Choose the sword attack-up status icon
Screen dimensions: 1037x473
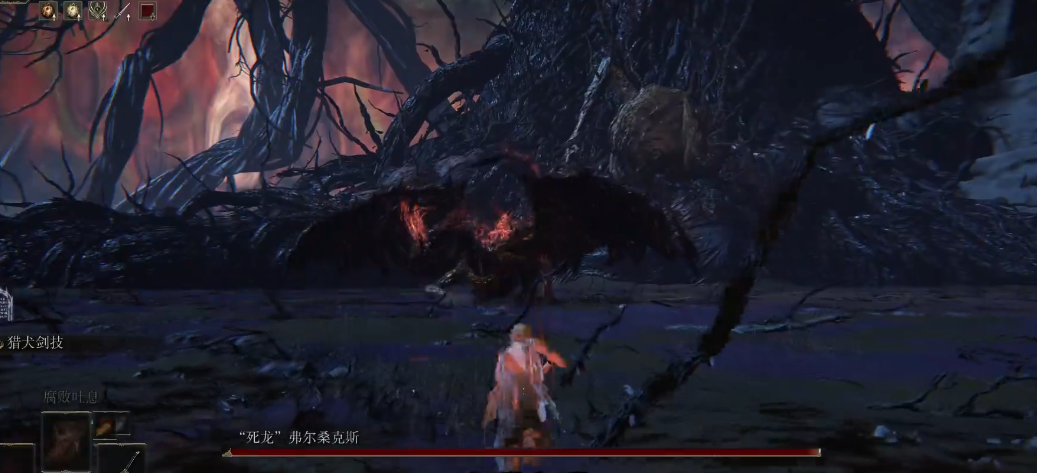(123, 11)
